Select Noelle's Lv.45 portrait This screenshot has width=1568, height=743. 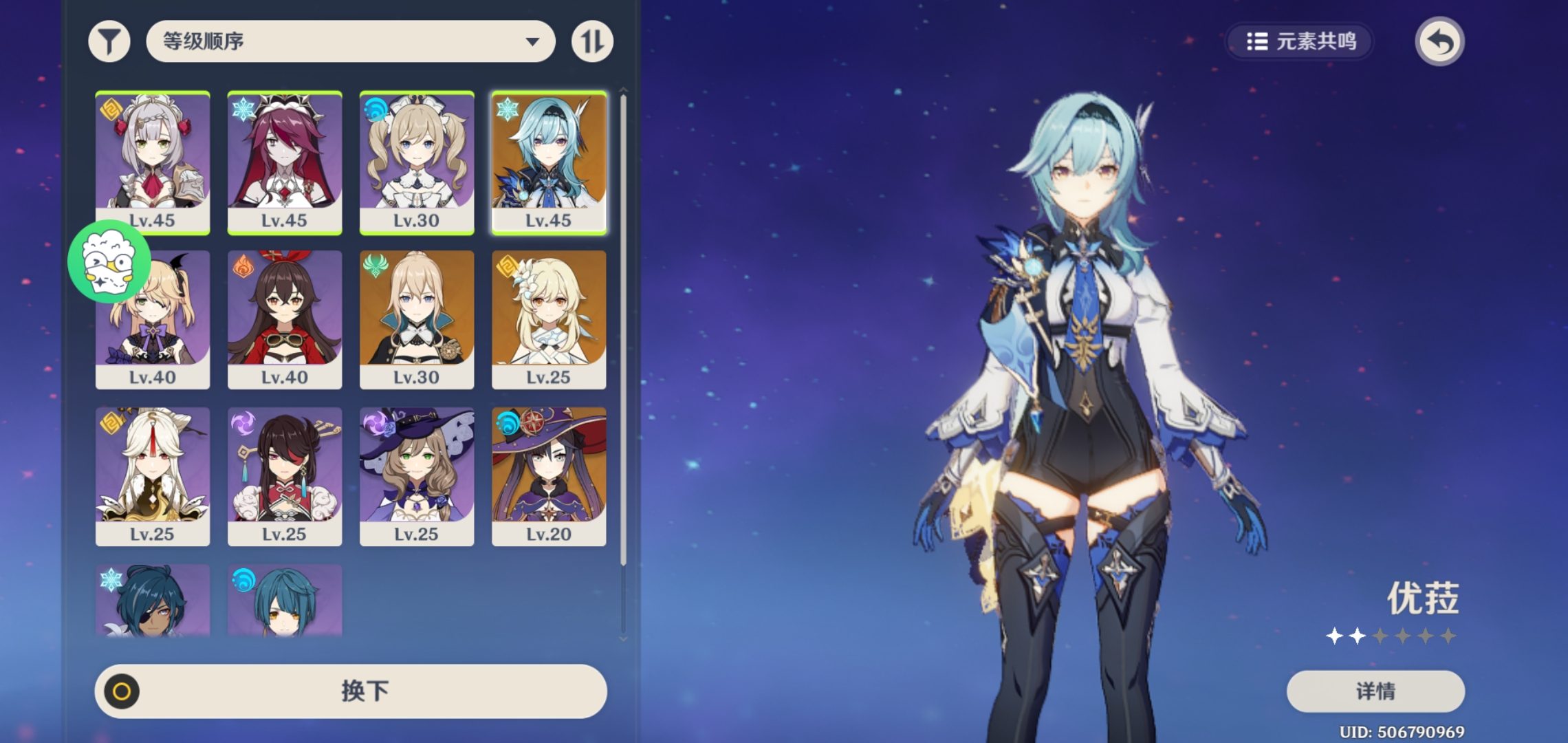click(x=153, y=162)
